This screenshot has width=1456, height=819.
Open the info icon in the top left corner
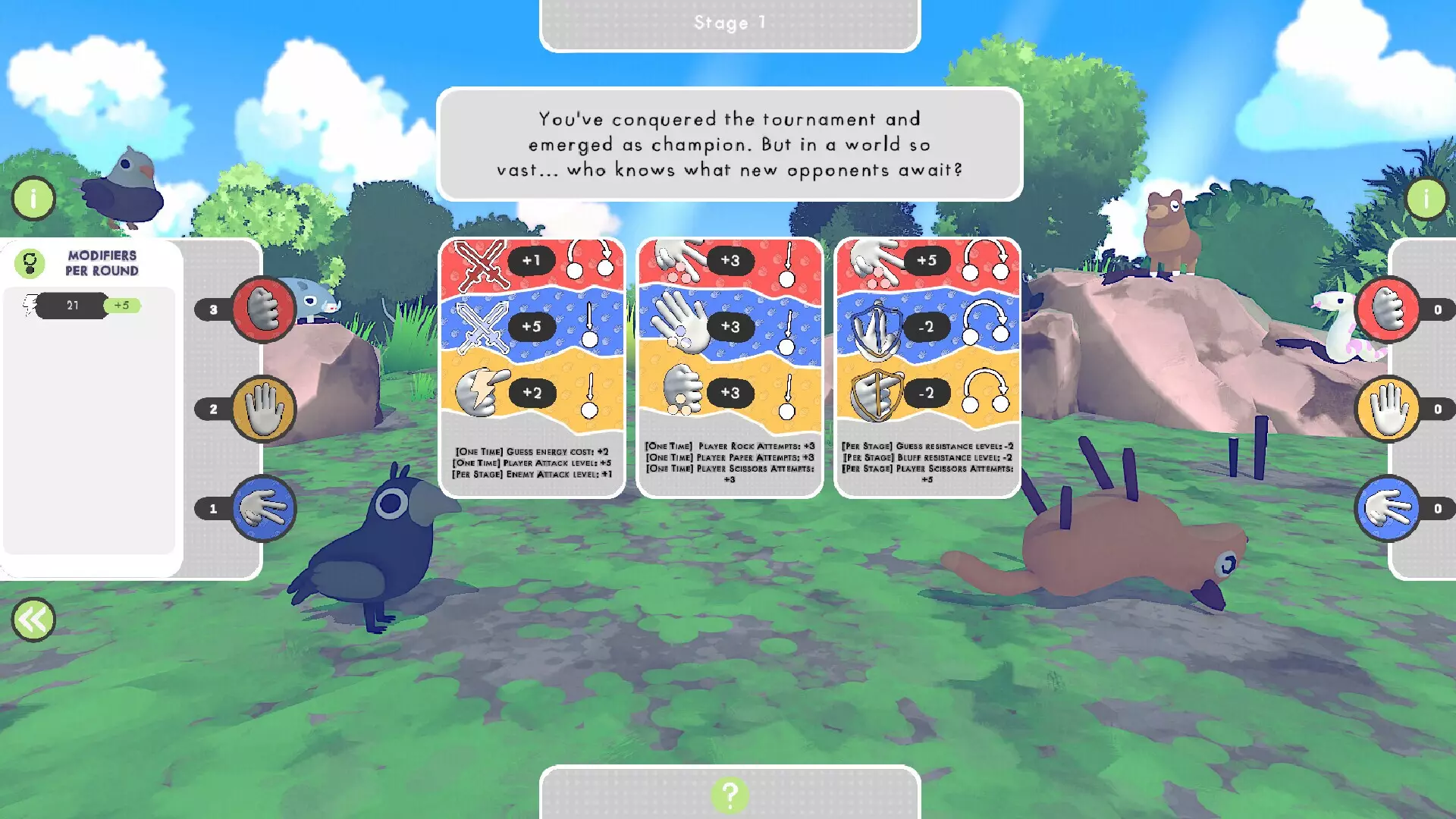click(33, 198)
